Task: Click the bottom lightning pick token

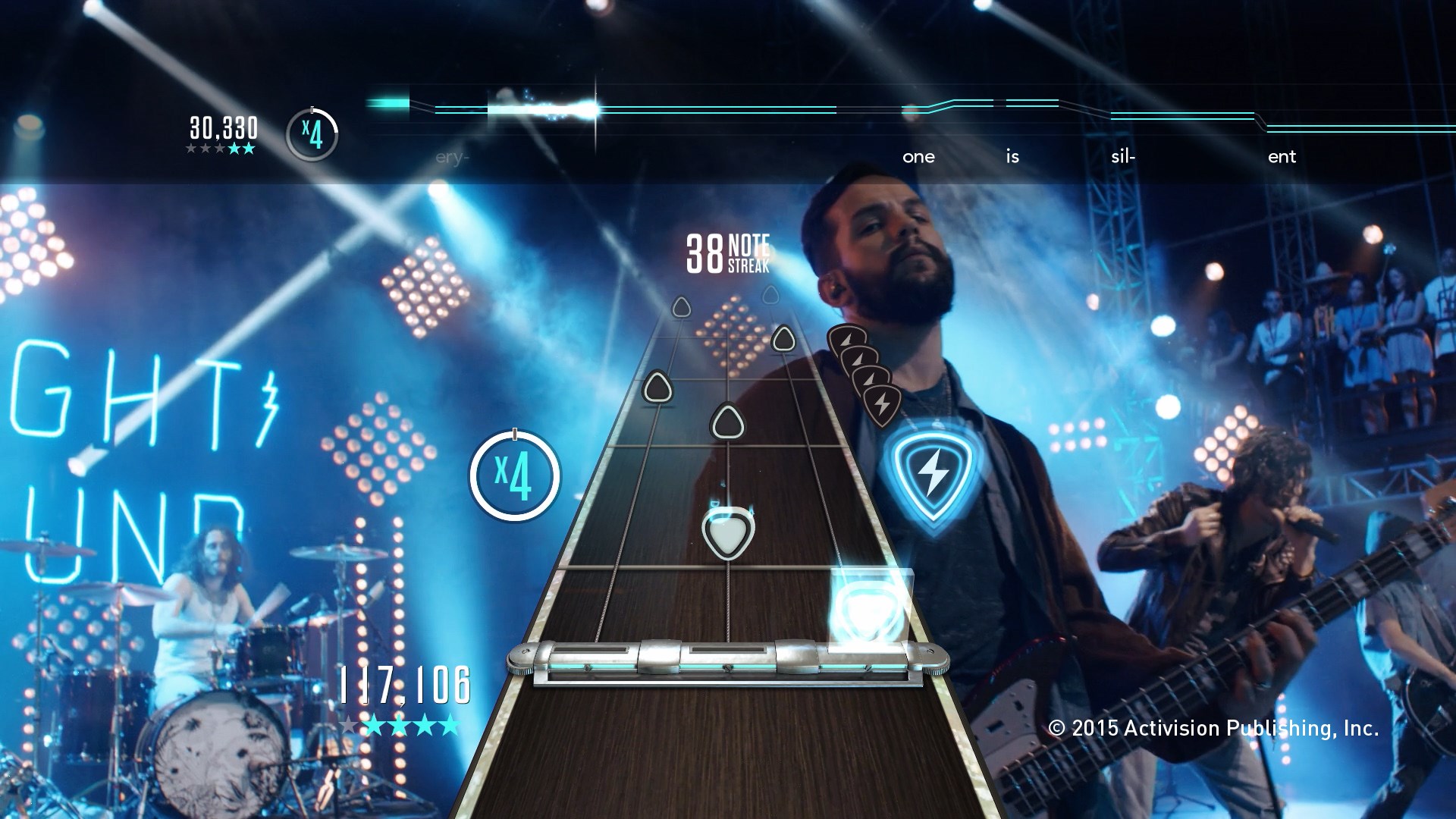Action: pyautogui.click(x=881, y=406)
